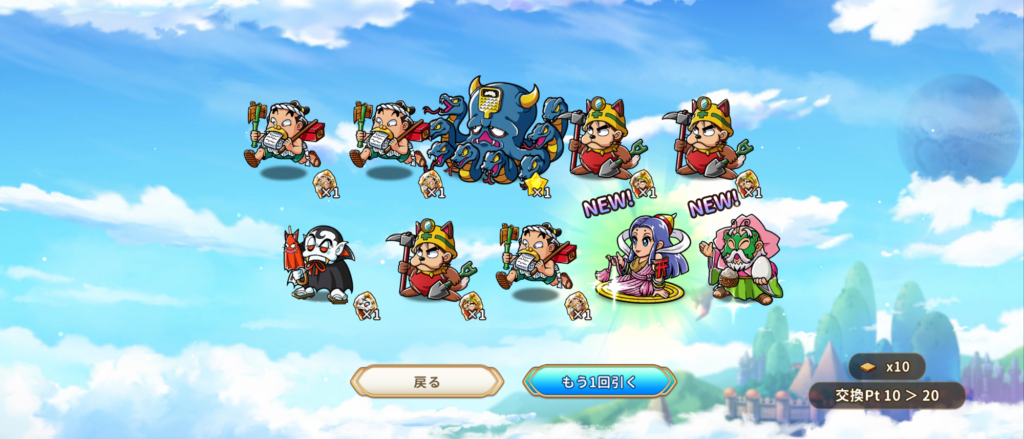Choose the vampire character result
Viewport: 1024px width, 439px height.
pyautogui.click(x=322, y=263)
